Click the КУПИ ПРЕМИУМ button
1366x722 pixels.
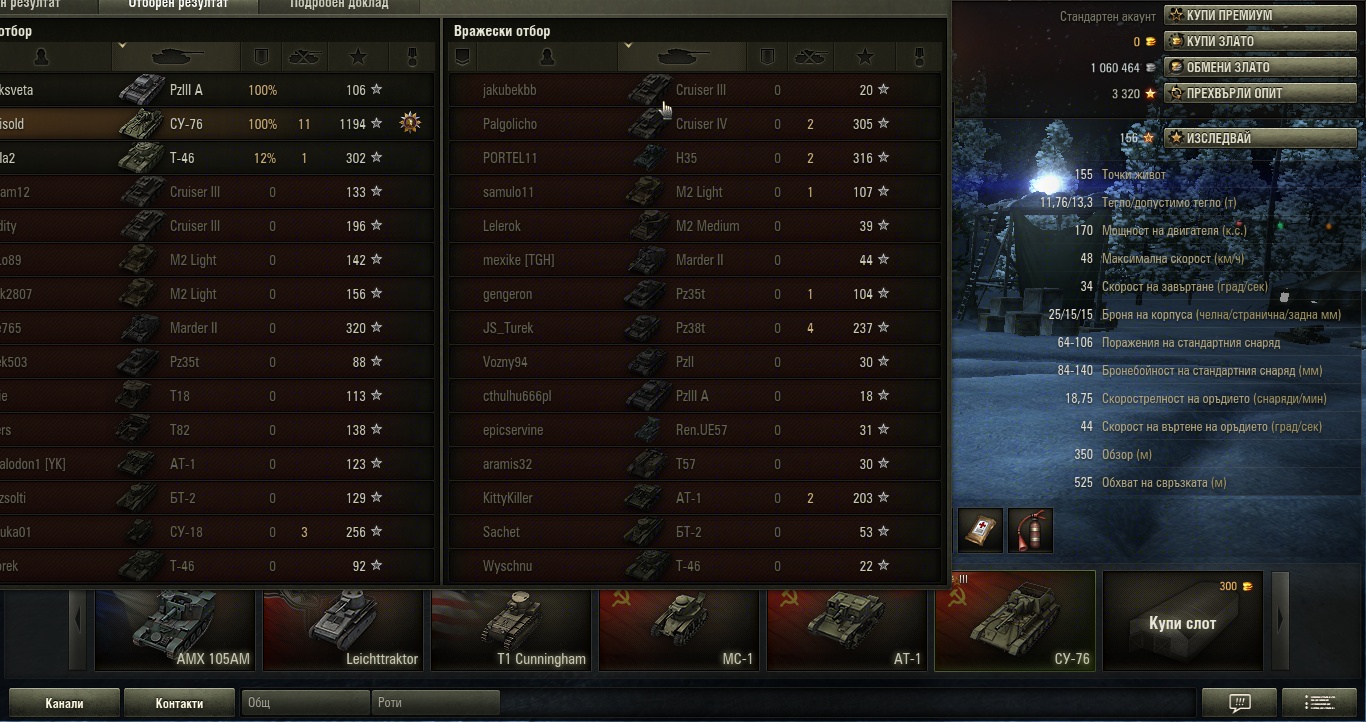tap(1246, 16)
